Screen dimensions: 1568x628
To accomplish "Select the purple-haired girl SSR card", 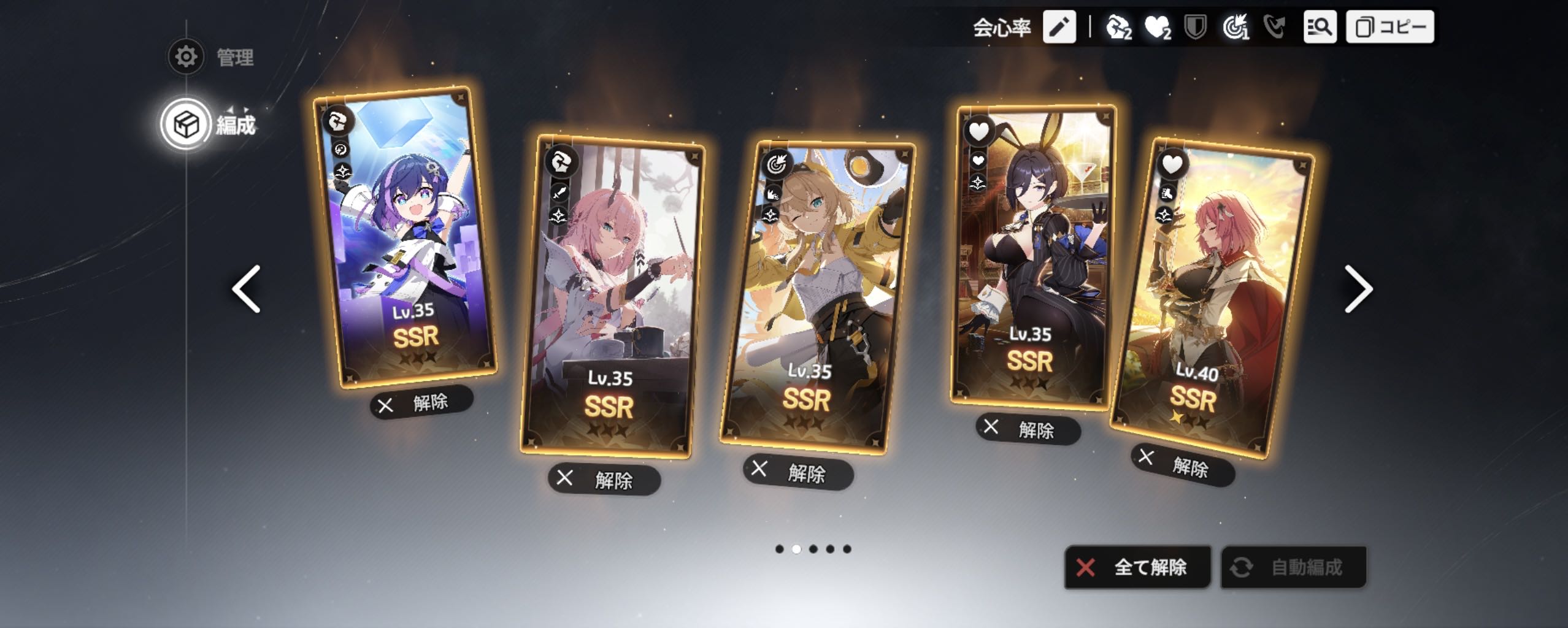I will click(x=405, y=239).
